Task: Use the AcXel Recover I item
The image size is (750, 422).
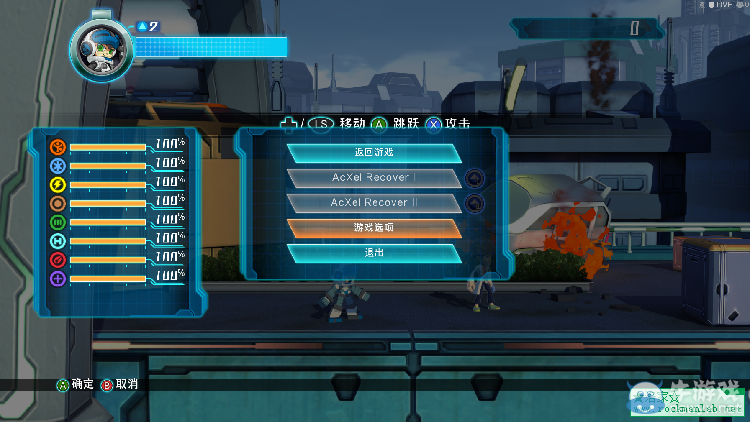Action: [x=374, y=178]
